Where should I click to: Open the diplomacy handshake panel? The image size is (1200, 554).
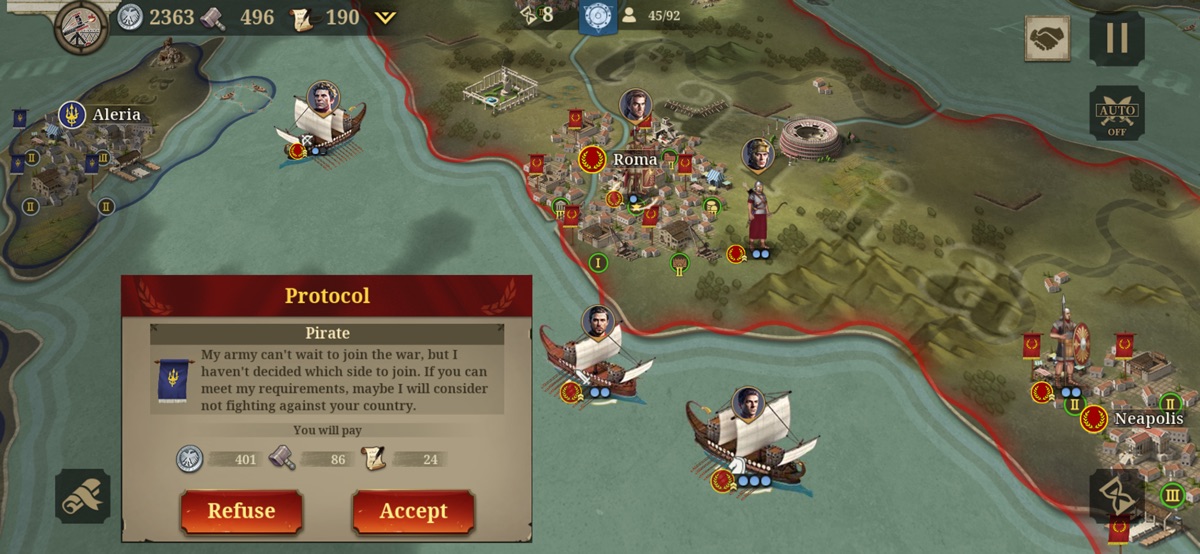(x=1047, y=38)
